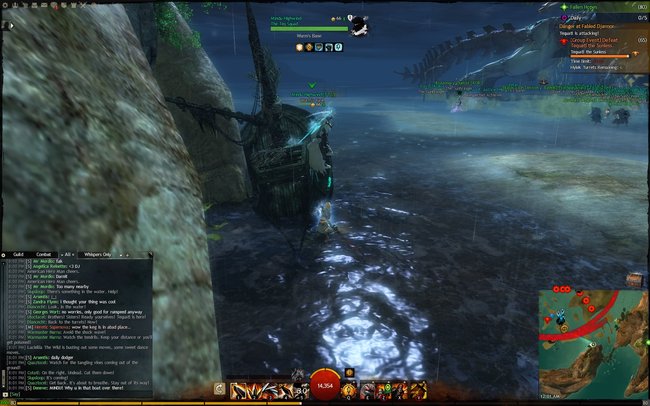Image resolution: width=650 pixels, height=406 pixels.
Task: Open the treasure chest reward icon
Action: click(x=632, y=279)
